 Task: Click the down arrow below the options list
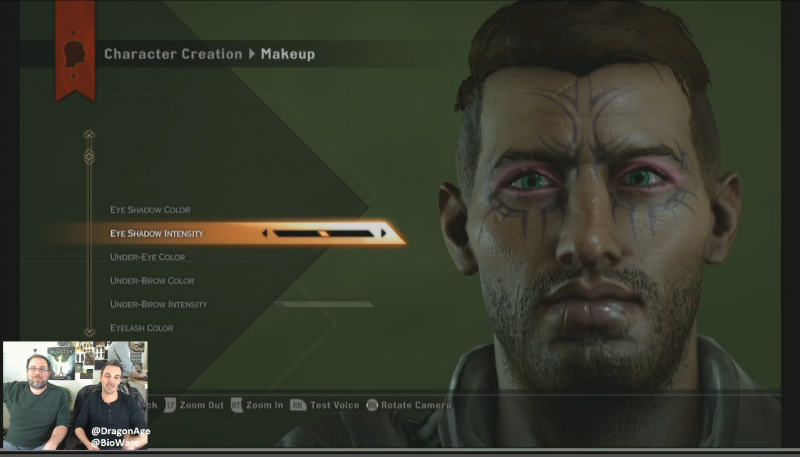click(89, 332)
